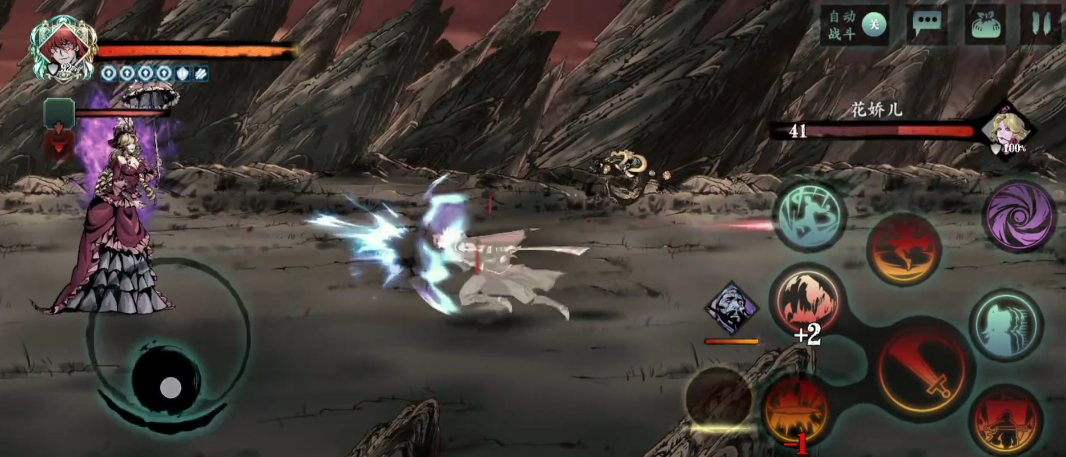Screen dimensions: 1066x457
Task: Toggle the 自动战斗 auto-battle switch
Action: coord(874,25)
